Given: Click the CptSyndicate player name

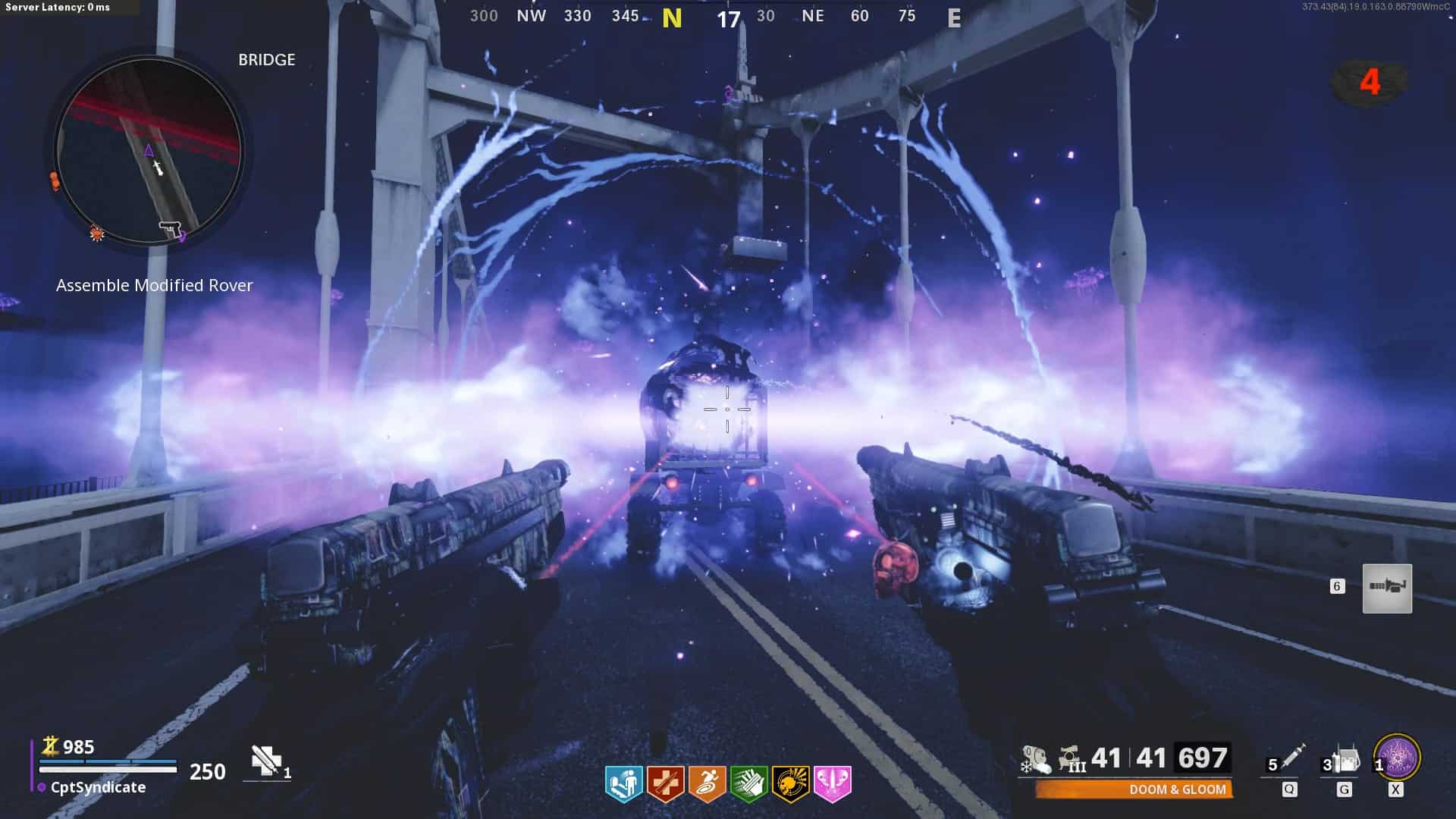Looking at the screenshot, I should (x=98, y=787).
